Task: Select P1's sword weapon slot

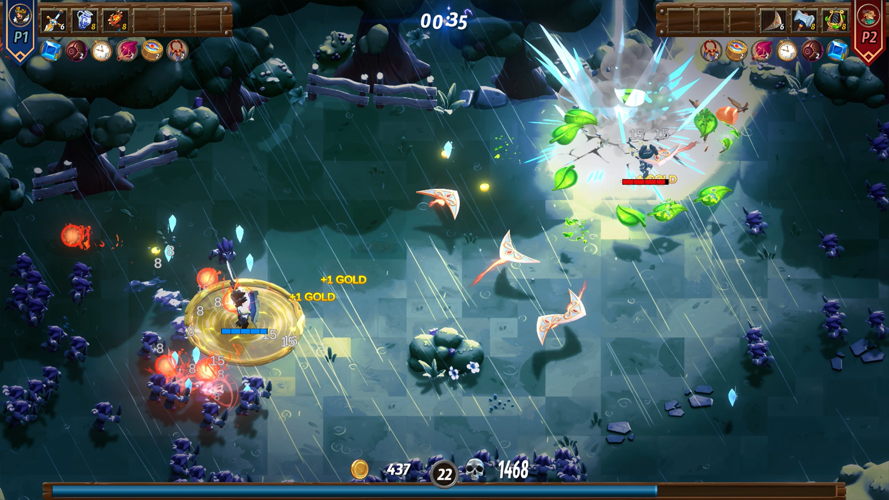Action: coord(53,19)
